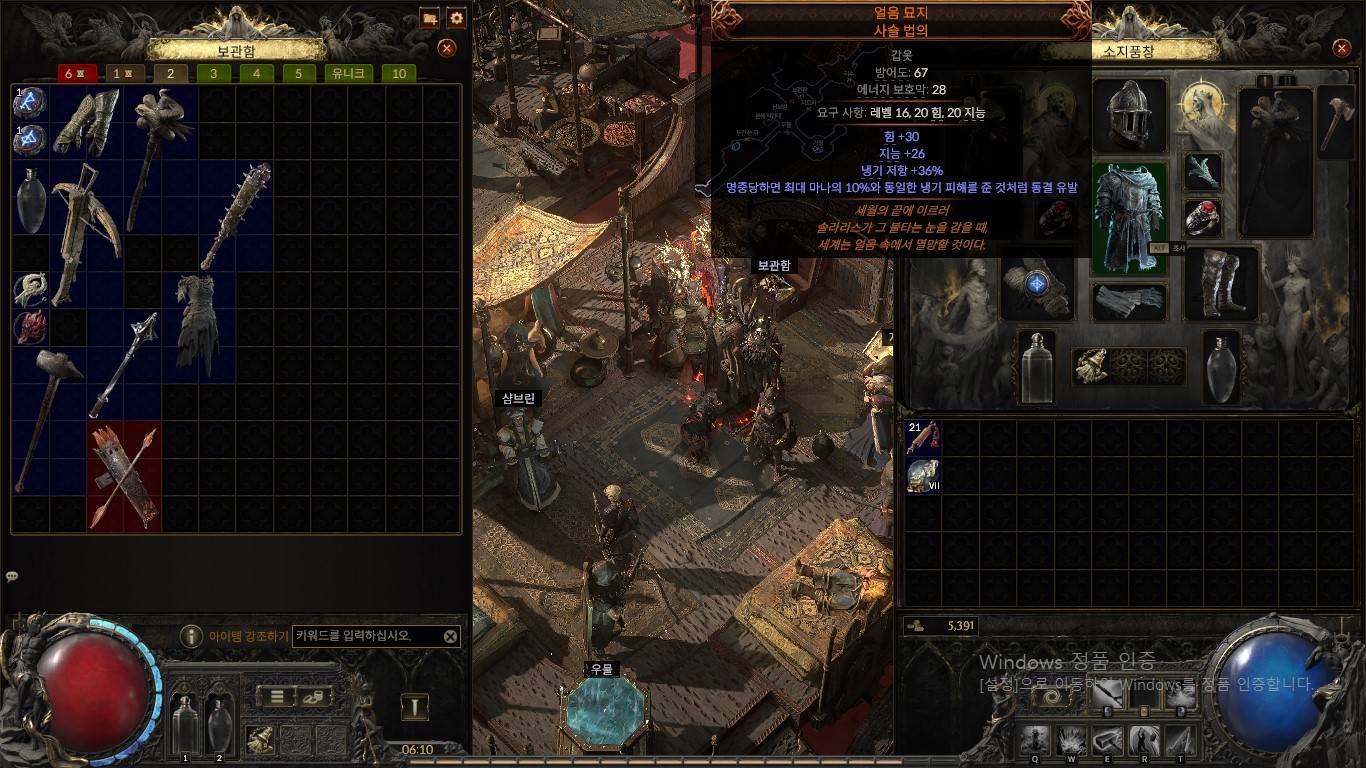Grab the gauntlets in the stash

click(86, 122)
